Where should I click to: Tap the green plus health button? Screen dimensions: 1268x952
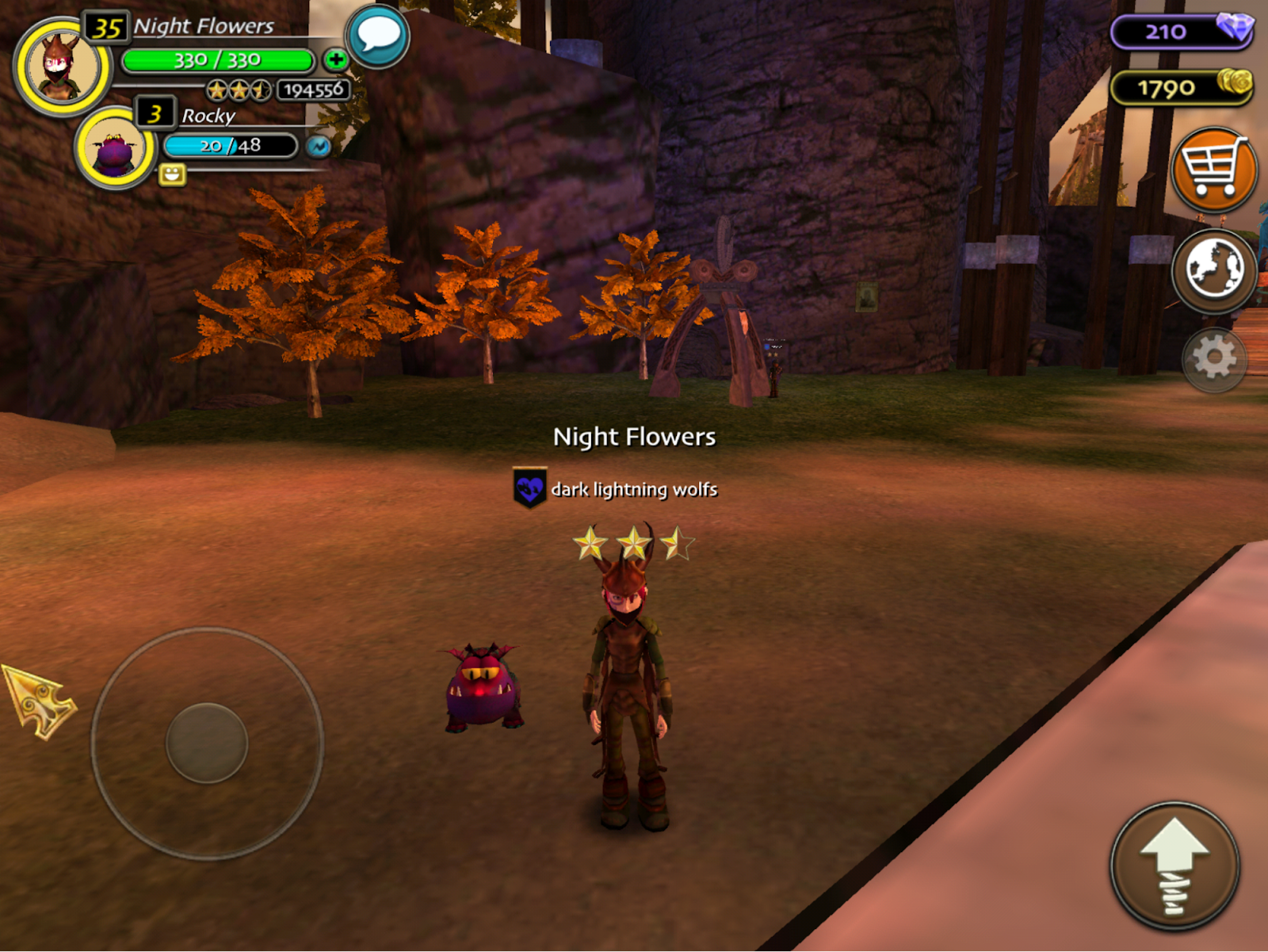click(335, 59)
